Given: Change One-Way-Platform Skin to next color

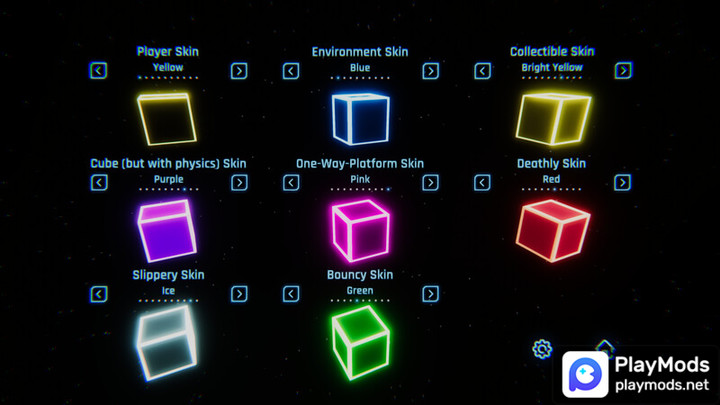Looking at the screenshot, I should coord(430,182).
